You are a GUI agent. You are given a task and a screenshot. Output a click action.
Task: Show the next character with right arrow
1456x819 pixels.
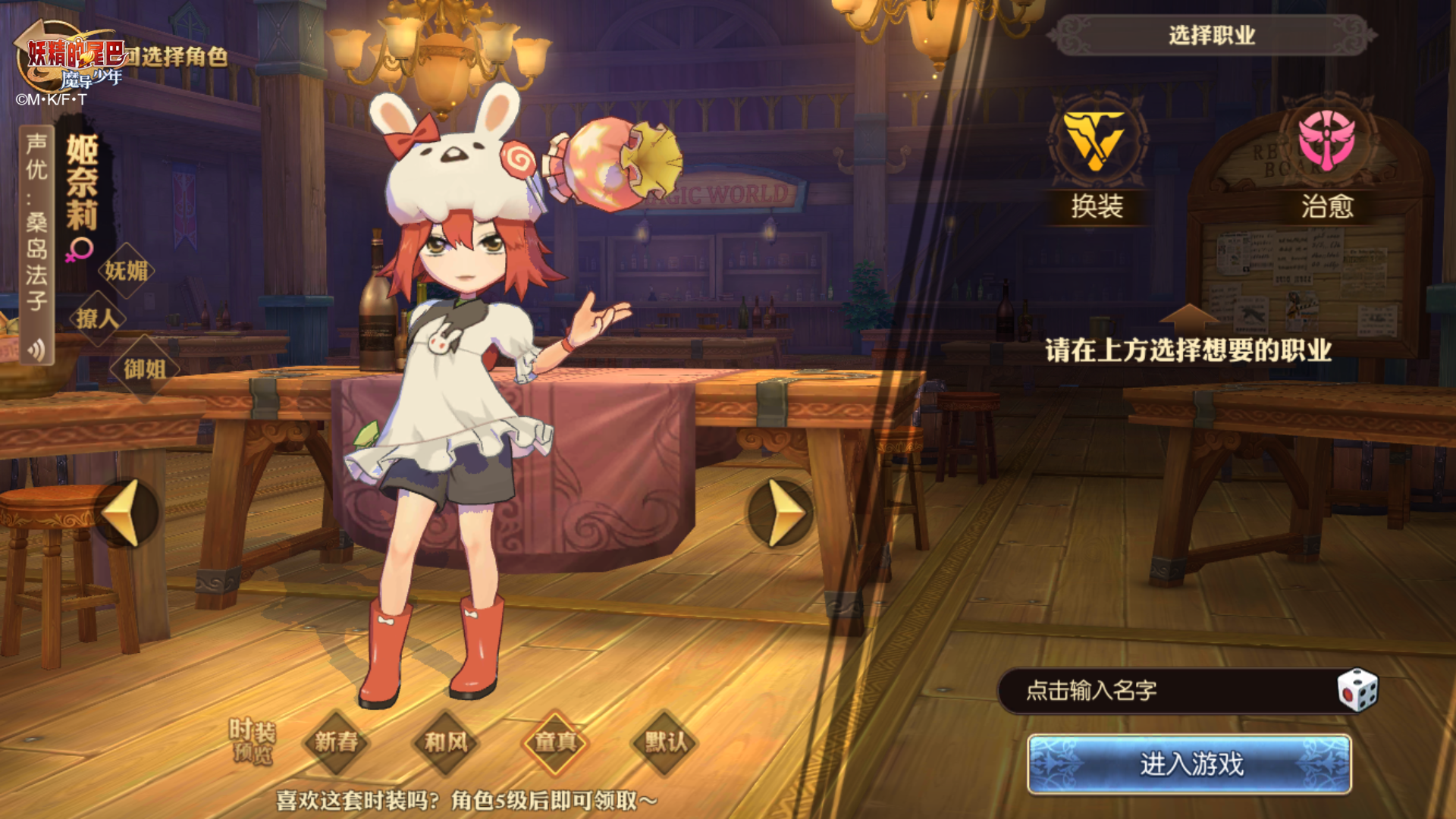click(781, 513)
